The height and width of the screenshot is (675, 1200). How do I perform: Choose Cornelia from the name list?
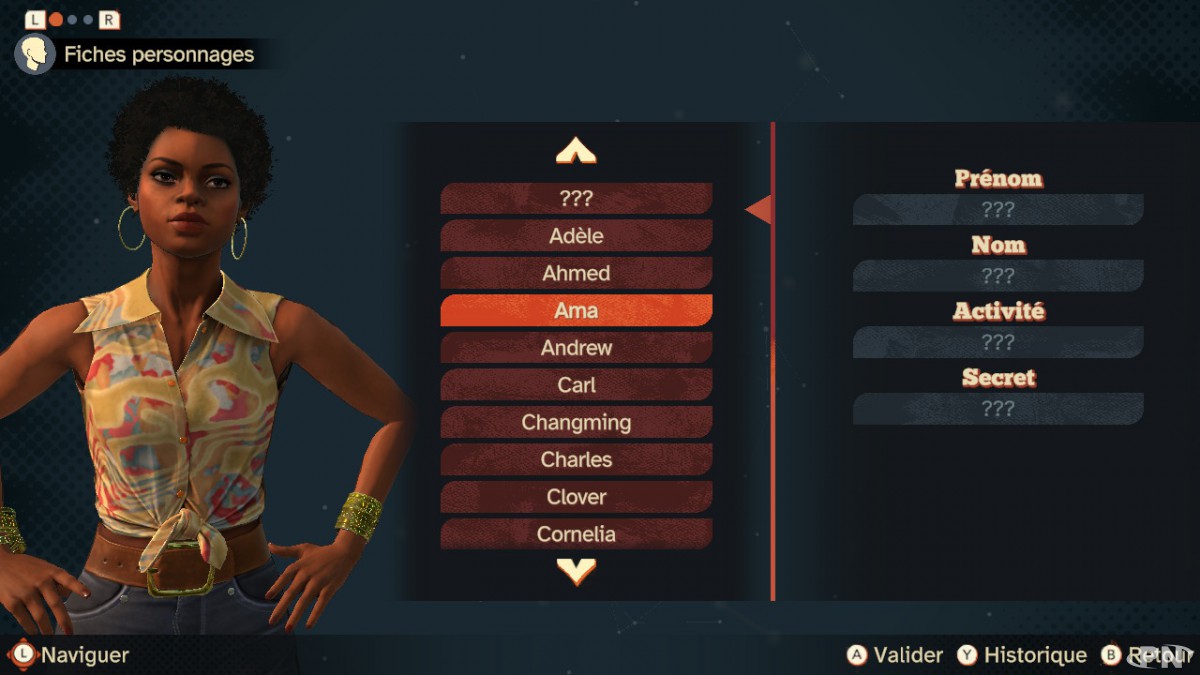coord(576,533)
